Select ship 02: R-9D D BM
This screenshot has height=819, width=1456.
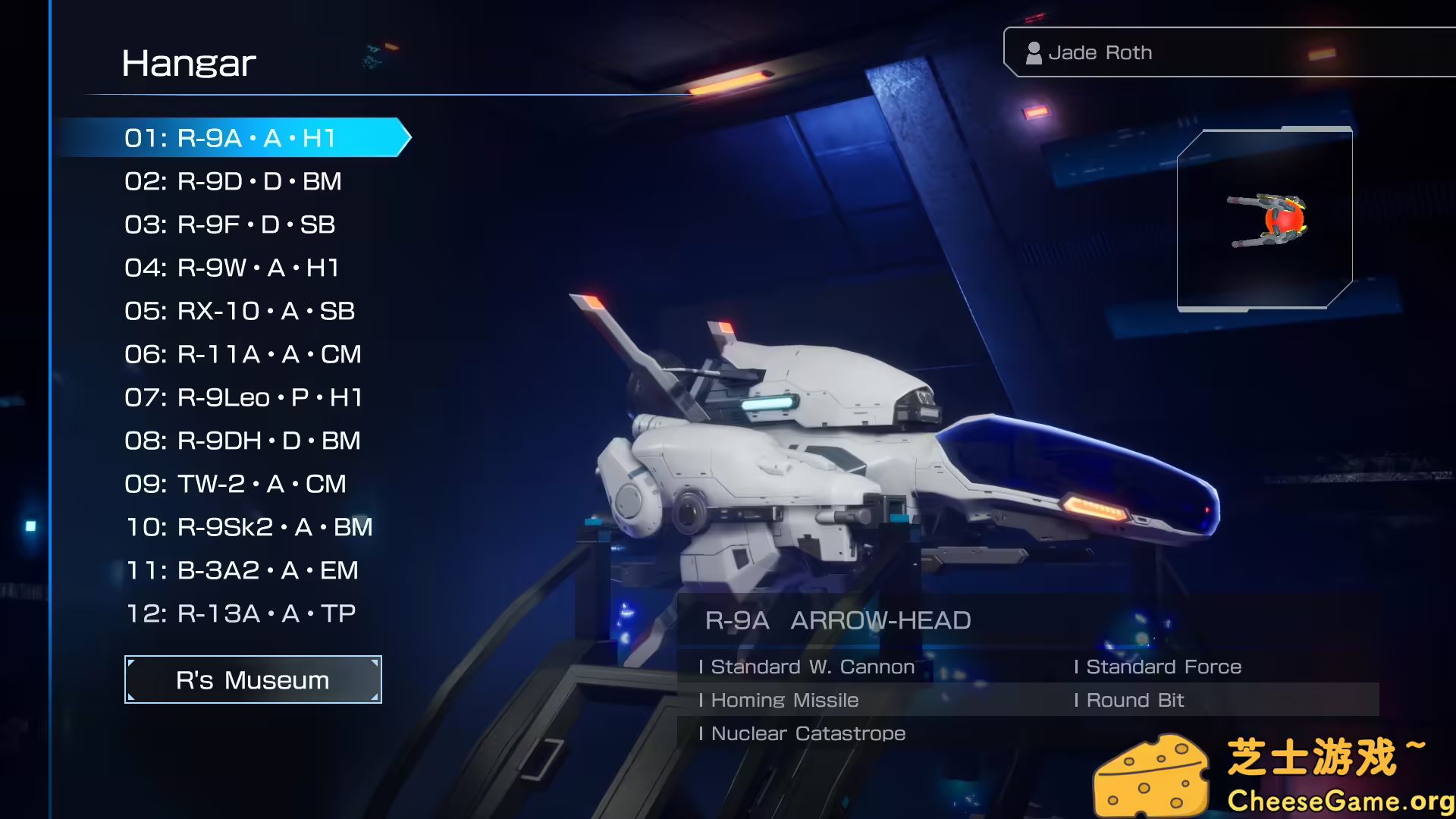tap(233, 181)
